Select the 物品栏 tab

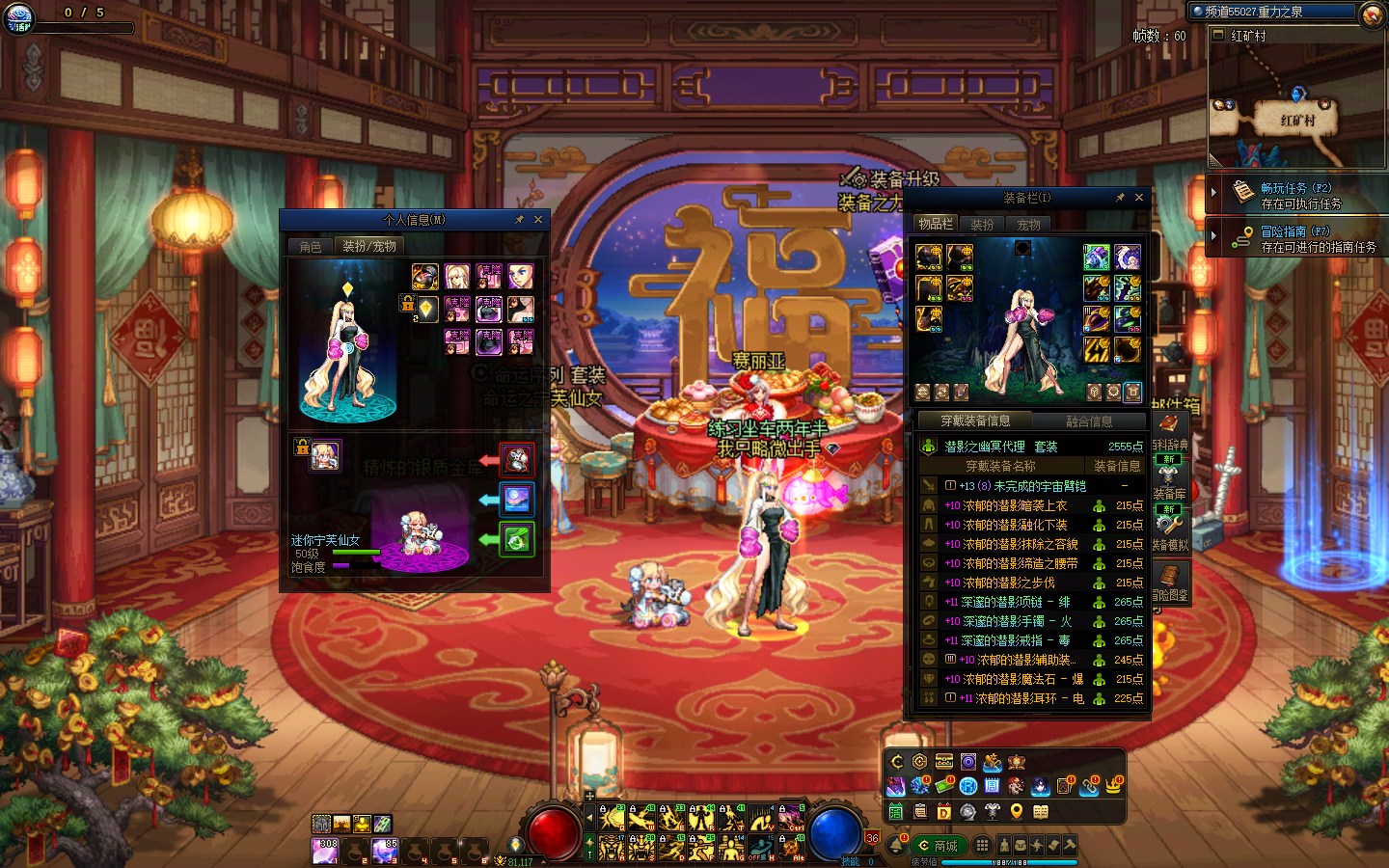pos(935,225)
